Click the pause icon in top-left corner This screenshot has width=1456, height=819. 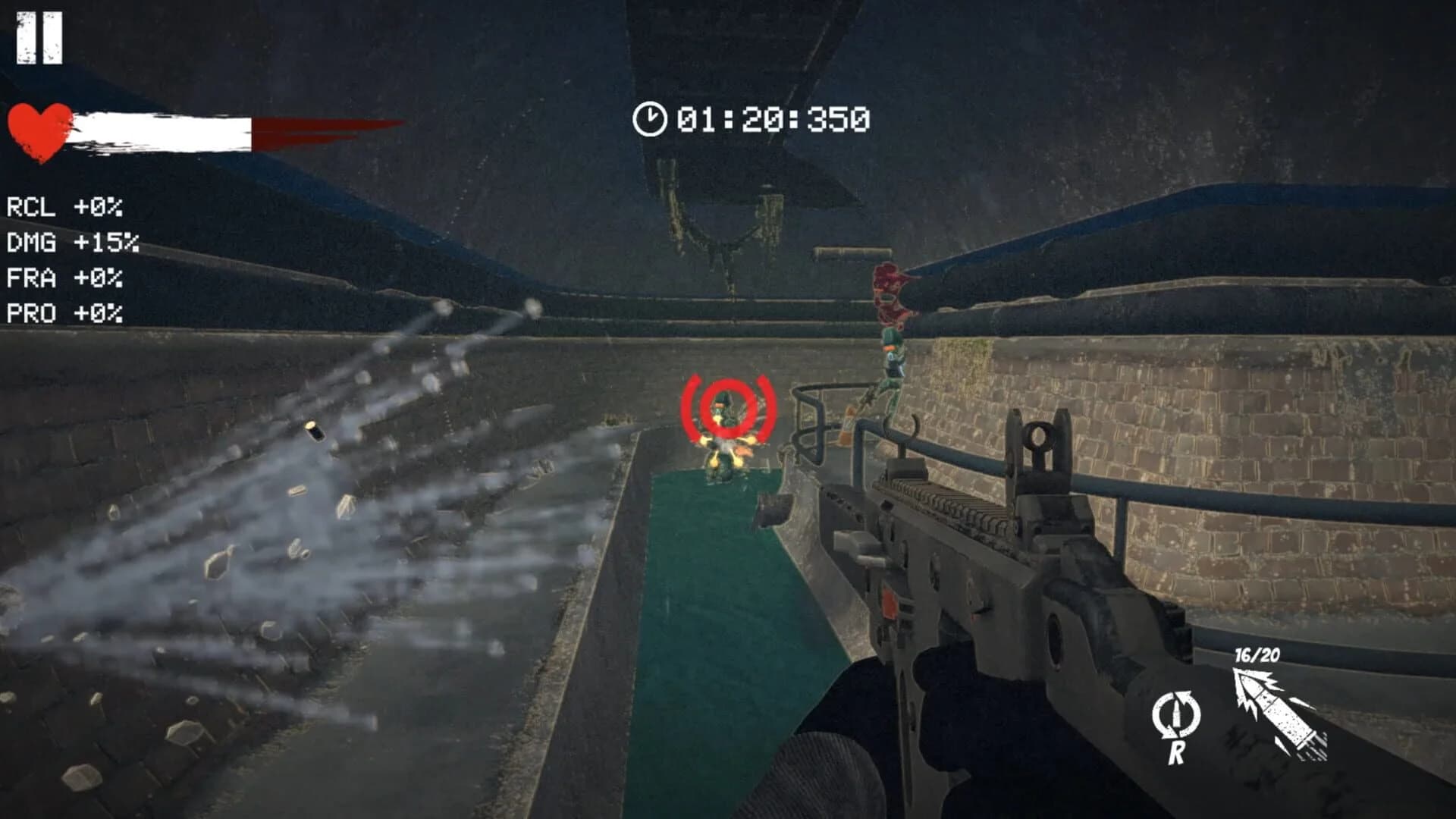(39, 39)
